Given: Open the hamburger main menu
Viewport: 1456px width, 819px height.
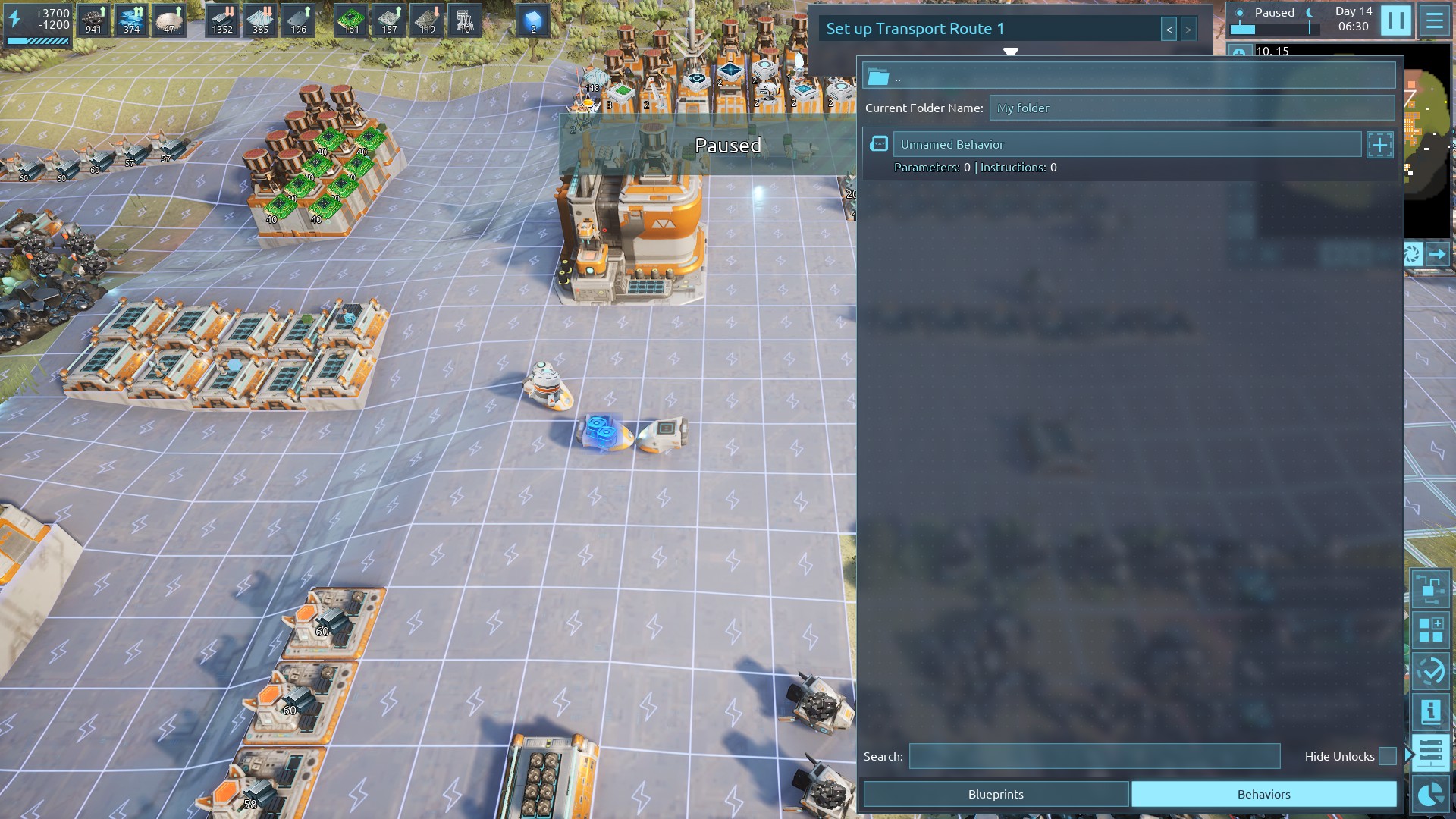Looking at the screenshot, I should tap(1434, 20).
